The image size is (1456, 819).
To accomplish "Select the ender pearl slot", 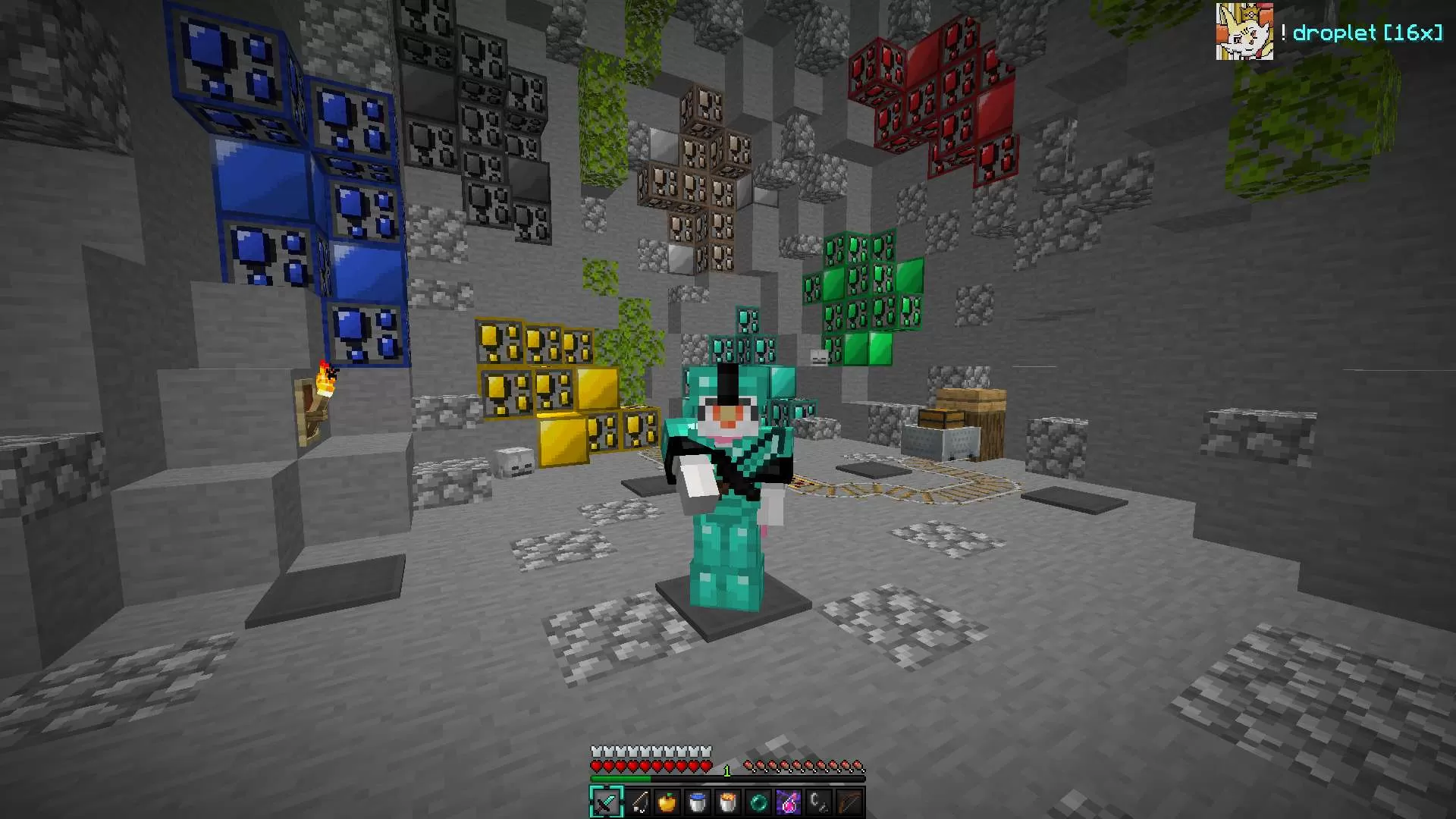I will coord(758,802).
